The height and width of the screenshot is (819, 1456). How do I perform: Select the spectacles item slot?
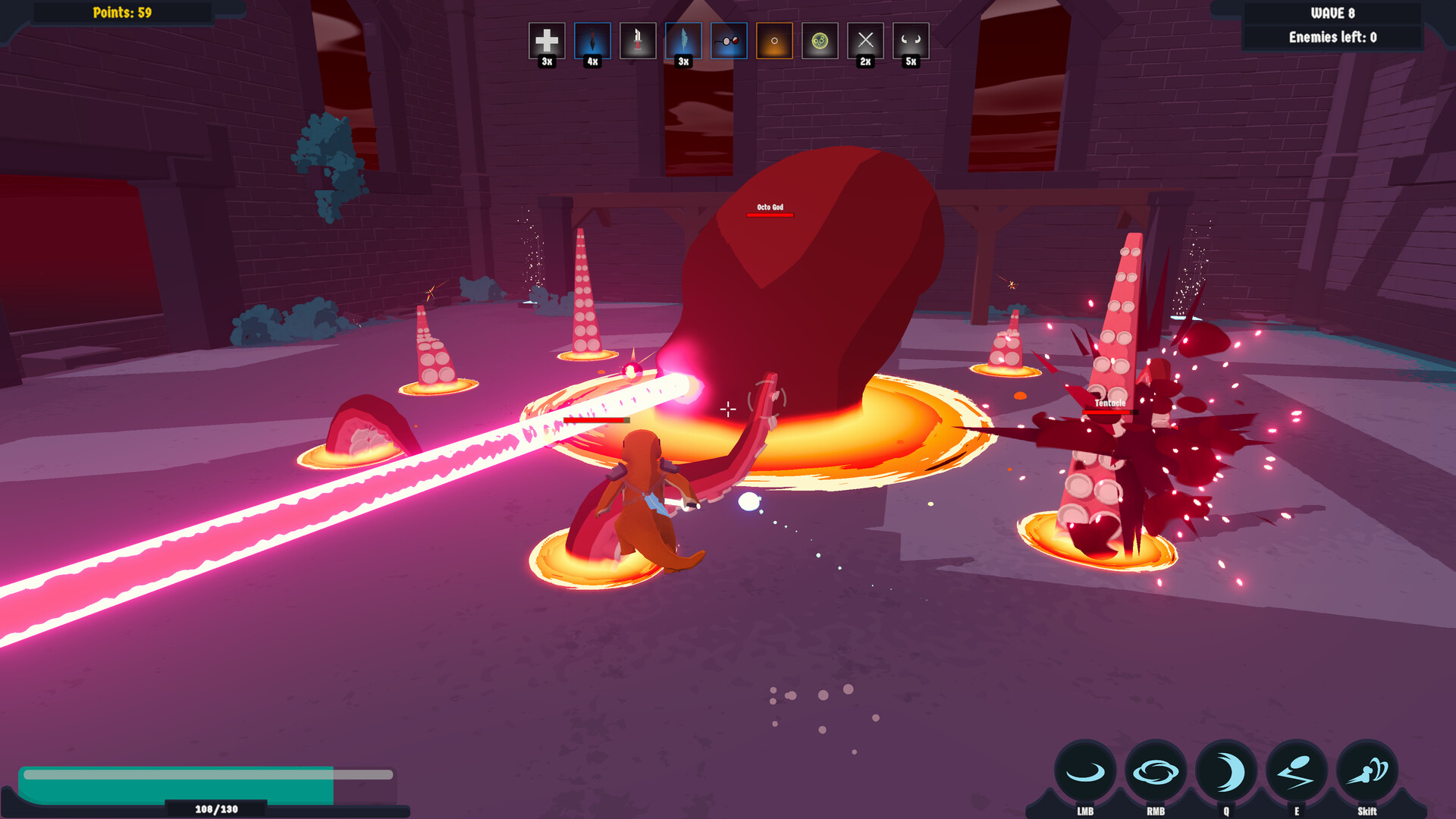click(x=728, y=40)
